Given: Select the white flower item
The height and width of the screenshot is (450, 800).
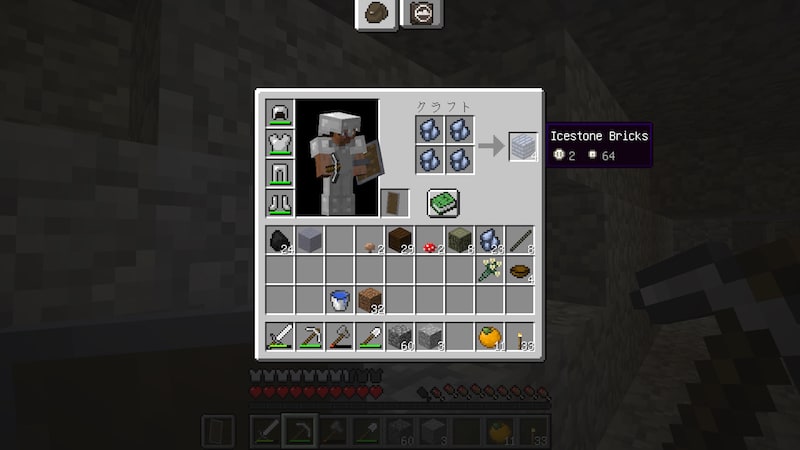Looking at the screenshot, I should tap(489, 270).
